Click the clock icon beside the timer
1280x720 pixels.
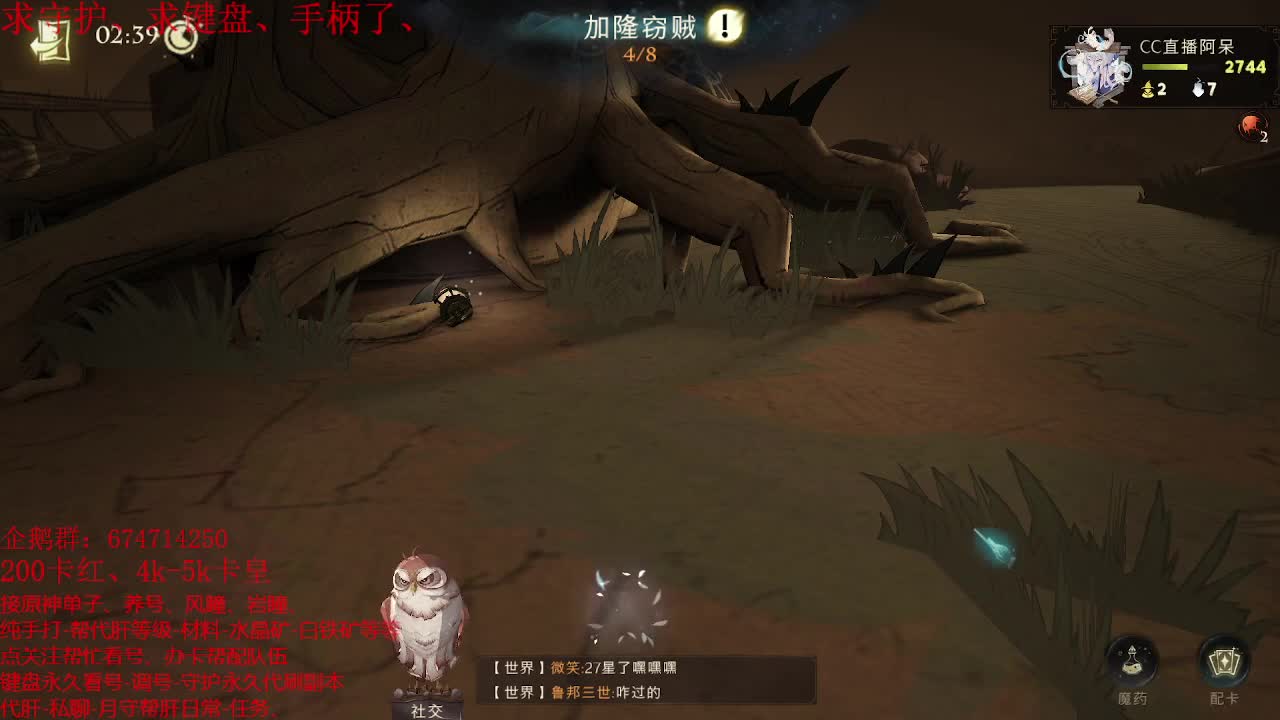(x=181, y=38)
